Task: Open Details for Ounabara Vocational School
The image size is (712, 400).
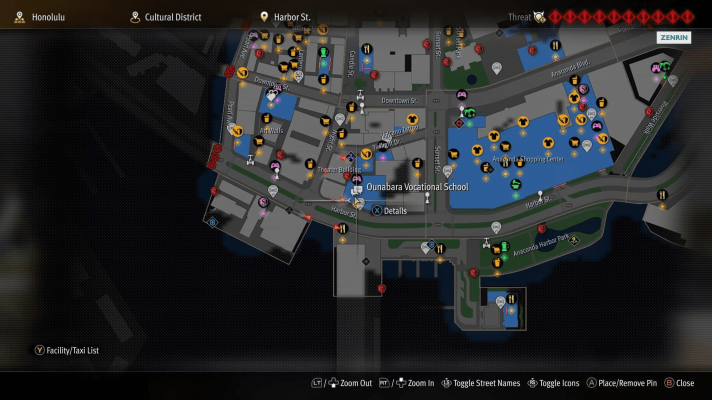Action: 390,211
